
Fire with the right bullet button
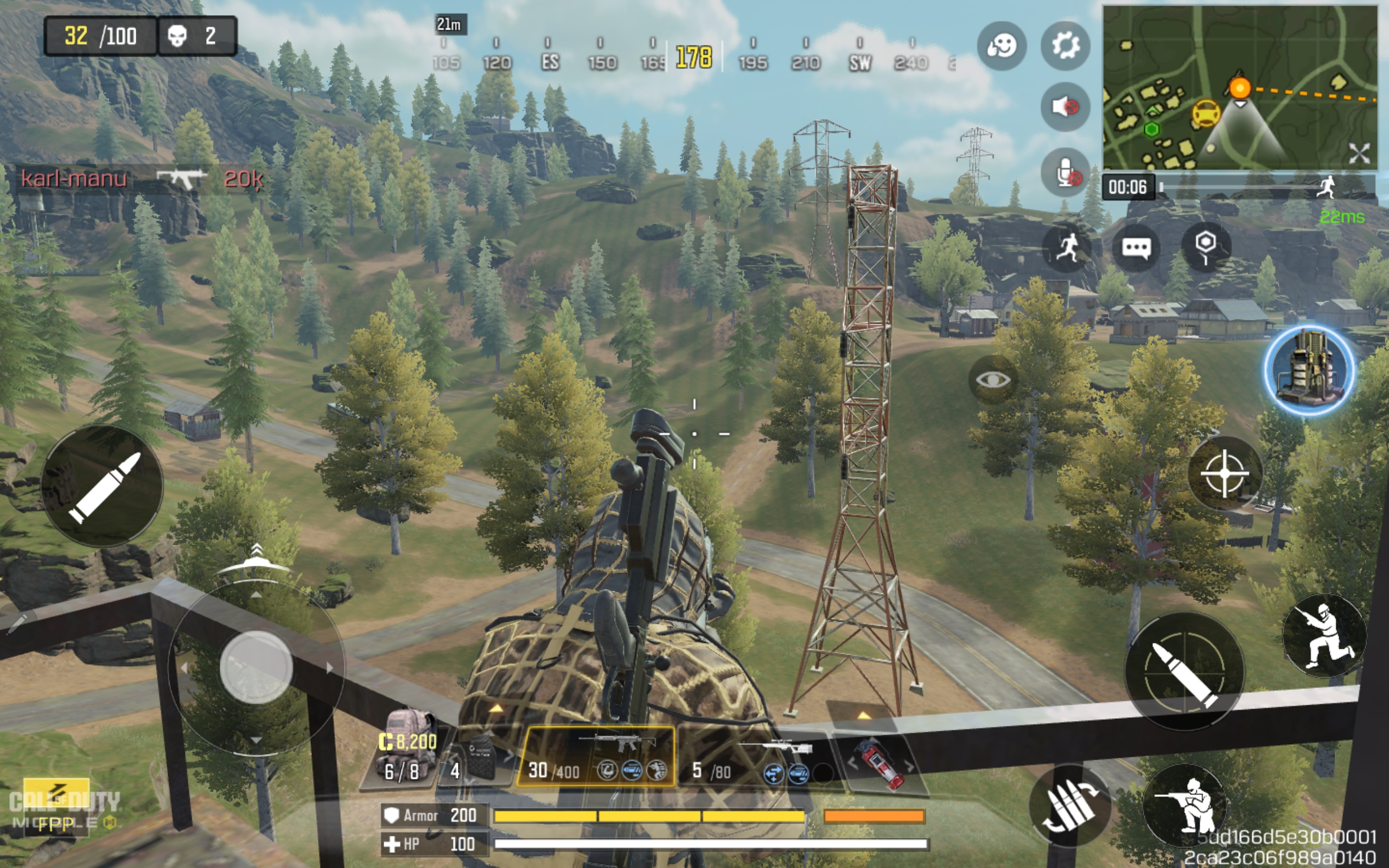tap(1184, 672)
